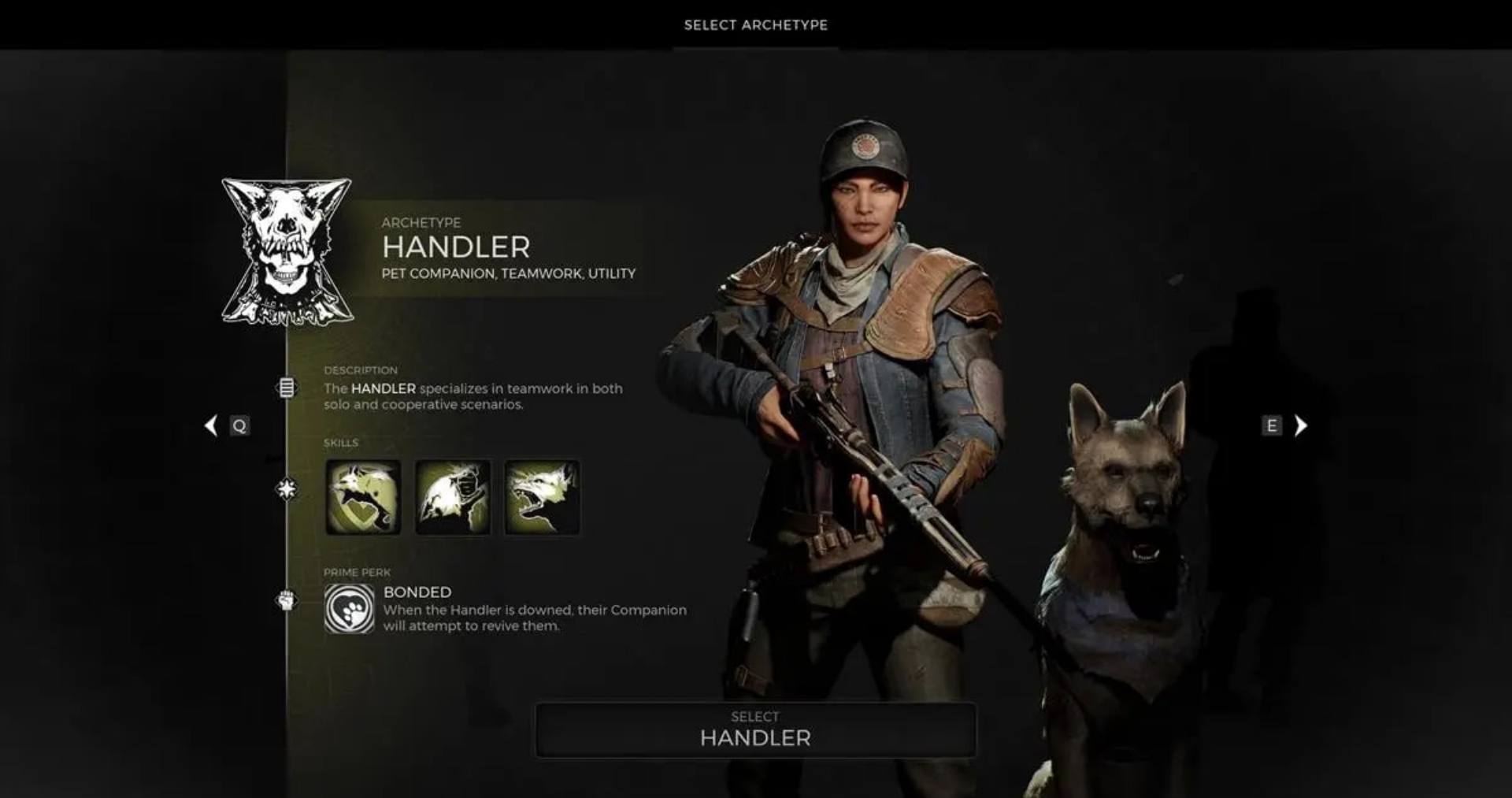Click the Bonded prime perk paw icon
The height and width of the screenshot is (798, 1512).
pos(349,609)
